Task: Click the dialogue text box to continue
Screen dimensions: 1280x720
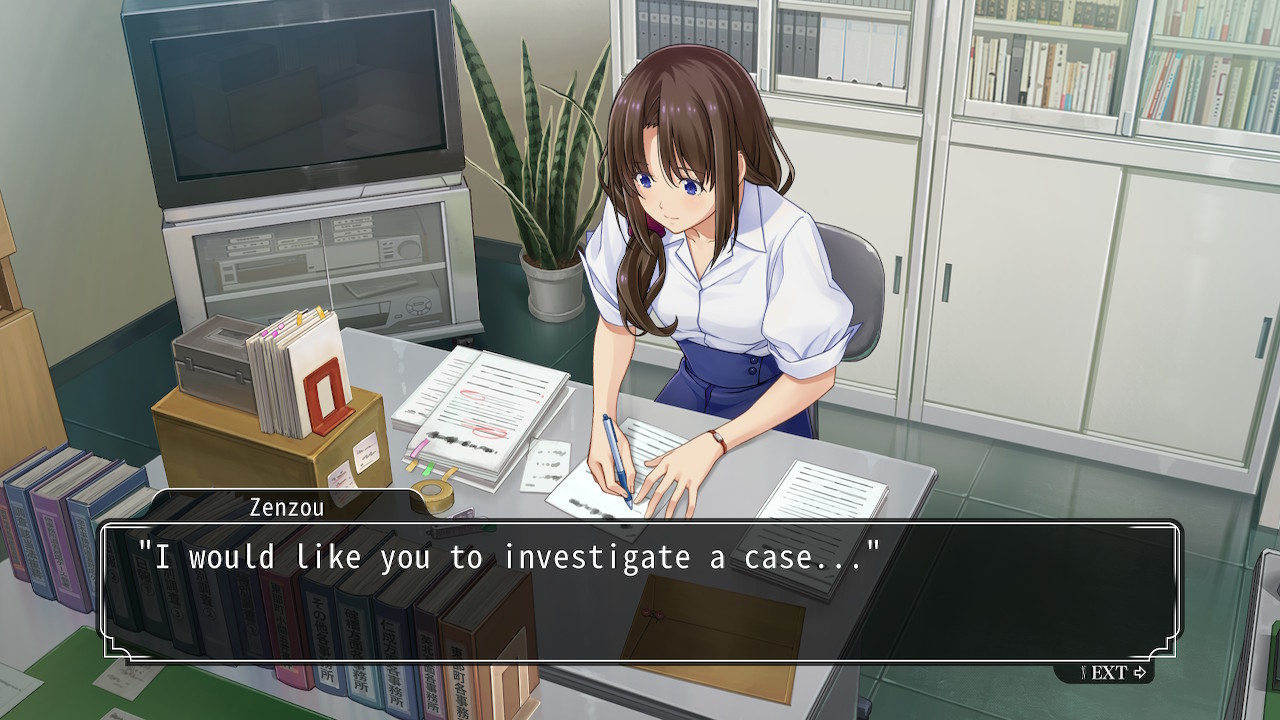Action: pos(640,591)
